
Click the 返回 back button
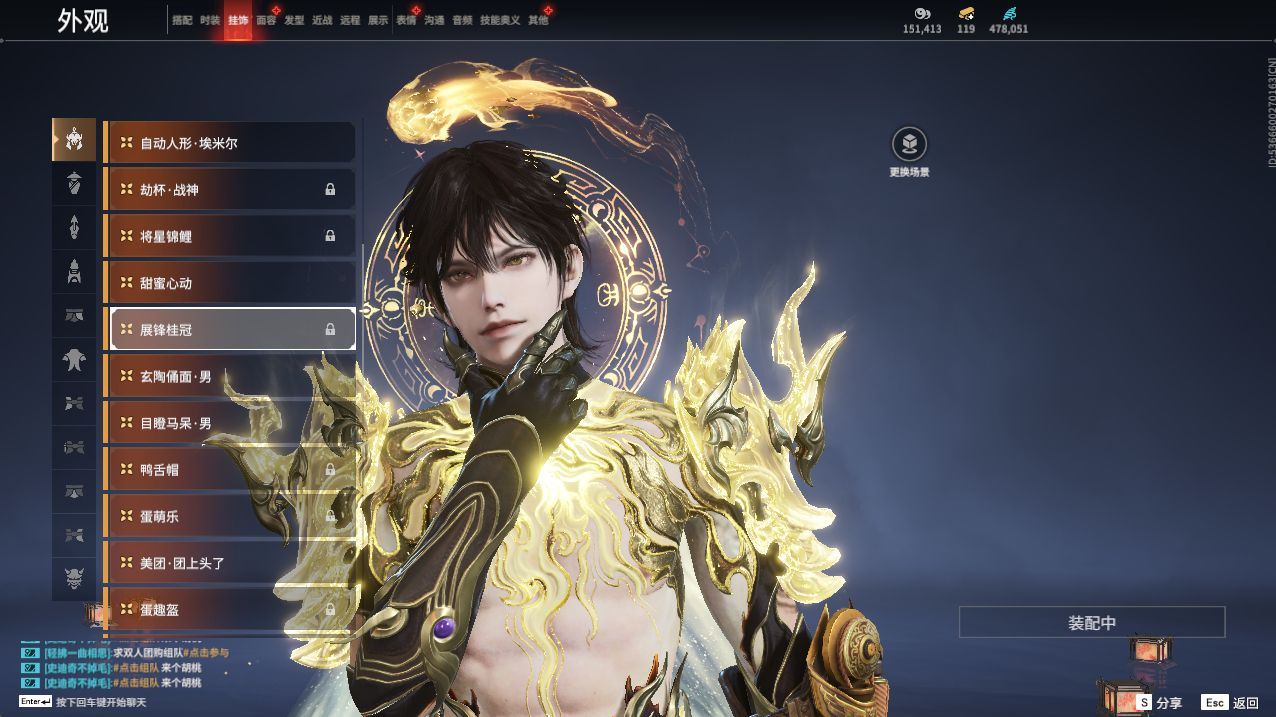[x=1232, y=703]
